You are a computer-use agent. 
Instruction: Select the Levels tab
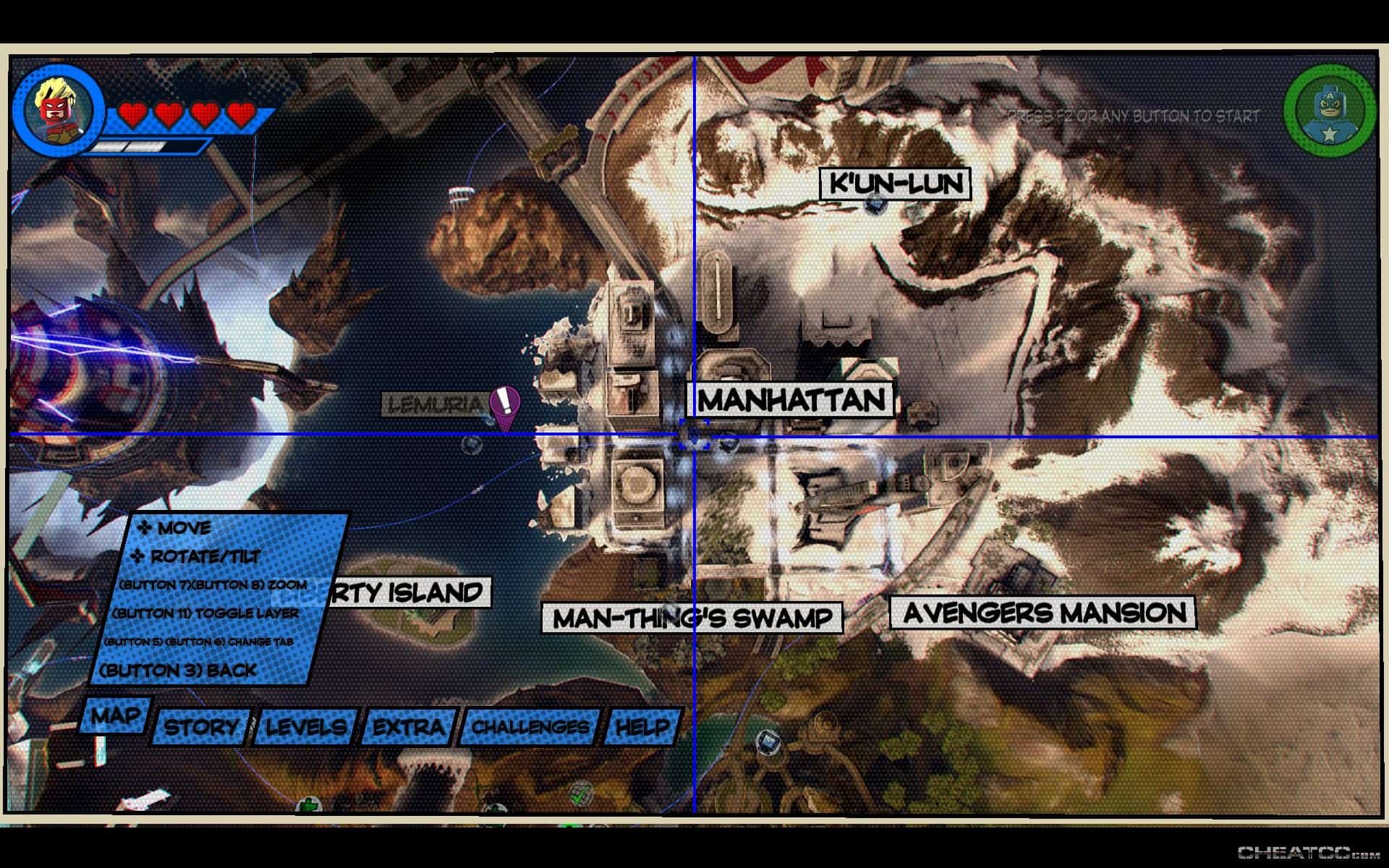(x=306, y=726)
